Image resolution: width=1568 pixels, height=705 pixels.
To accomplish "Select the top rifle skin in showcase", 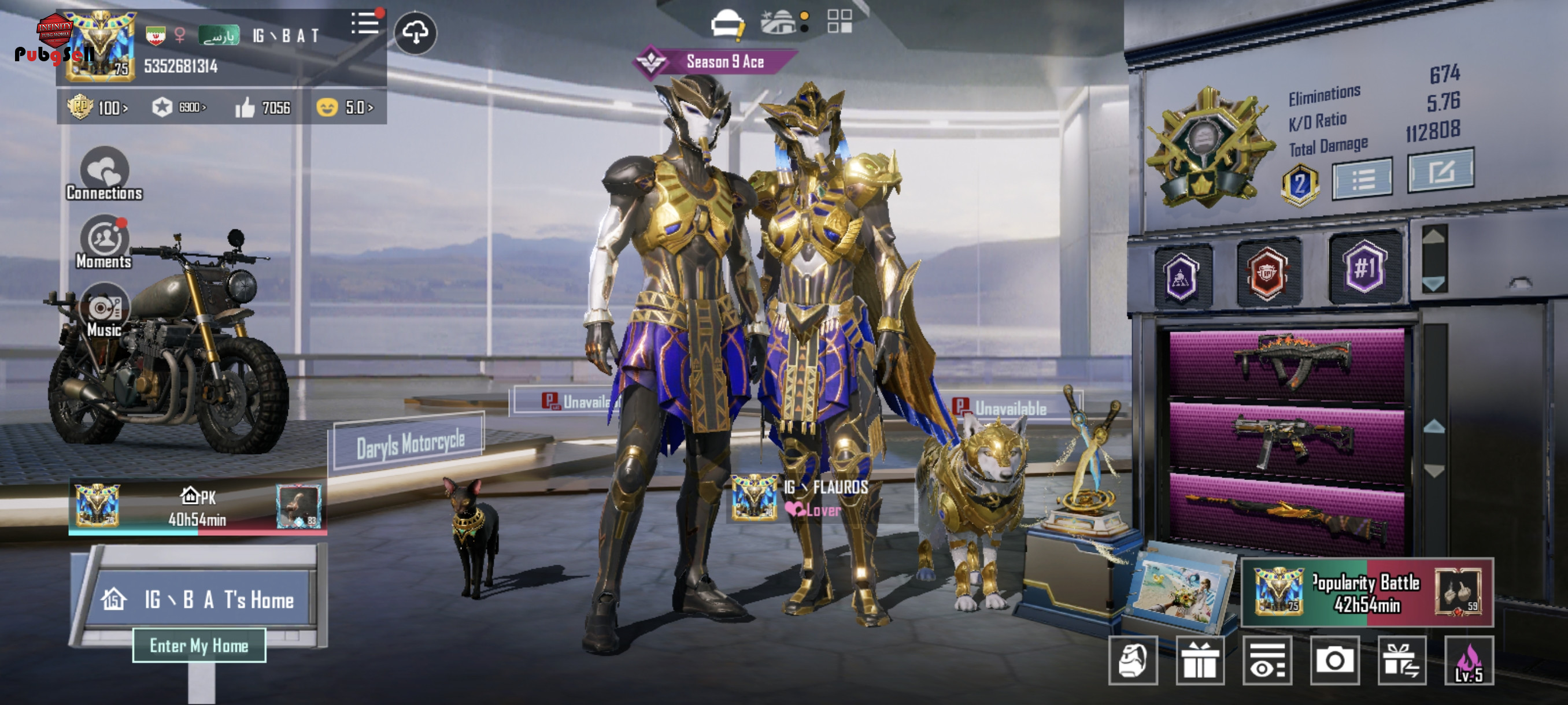I will click(1287, 363).
